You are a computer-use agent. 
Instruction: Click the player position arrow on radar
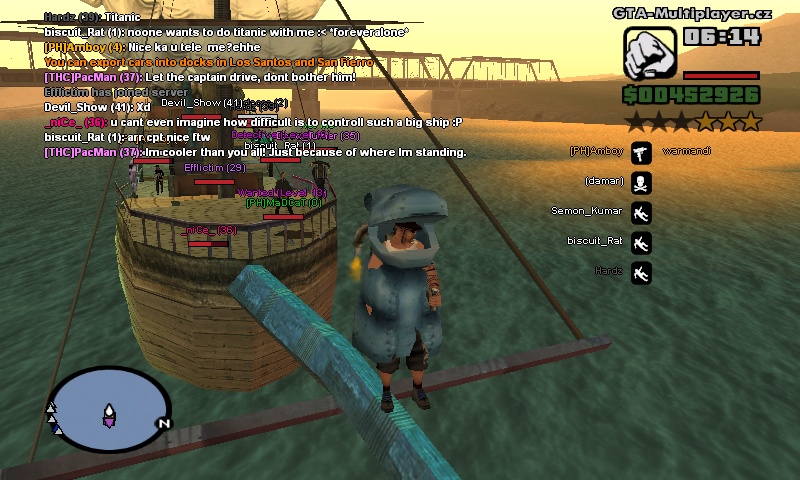point(109,413)
